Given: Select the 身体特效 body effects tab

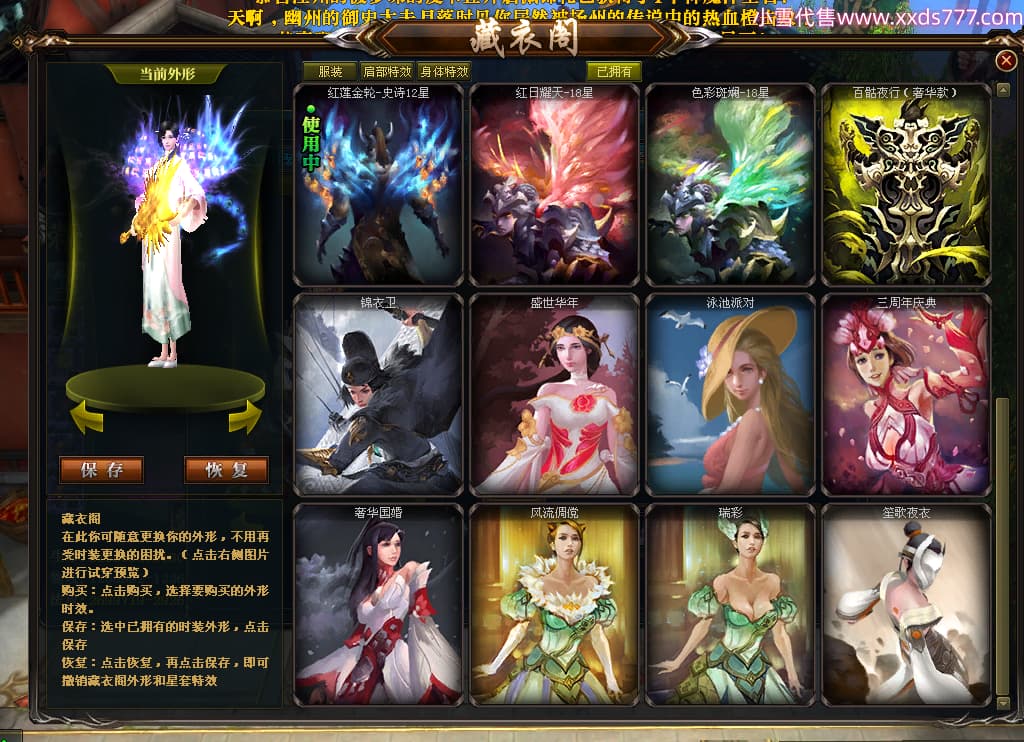Looking at the screenshot, I should [444, 71].
